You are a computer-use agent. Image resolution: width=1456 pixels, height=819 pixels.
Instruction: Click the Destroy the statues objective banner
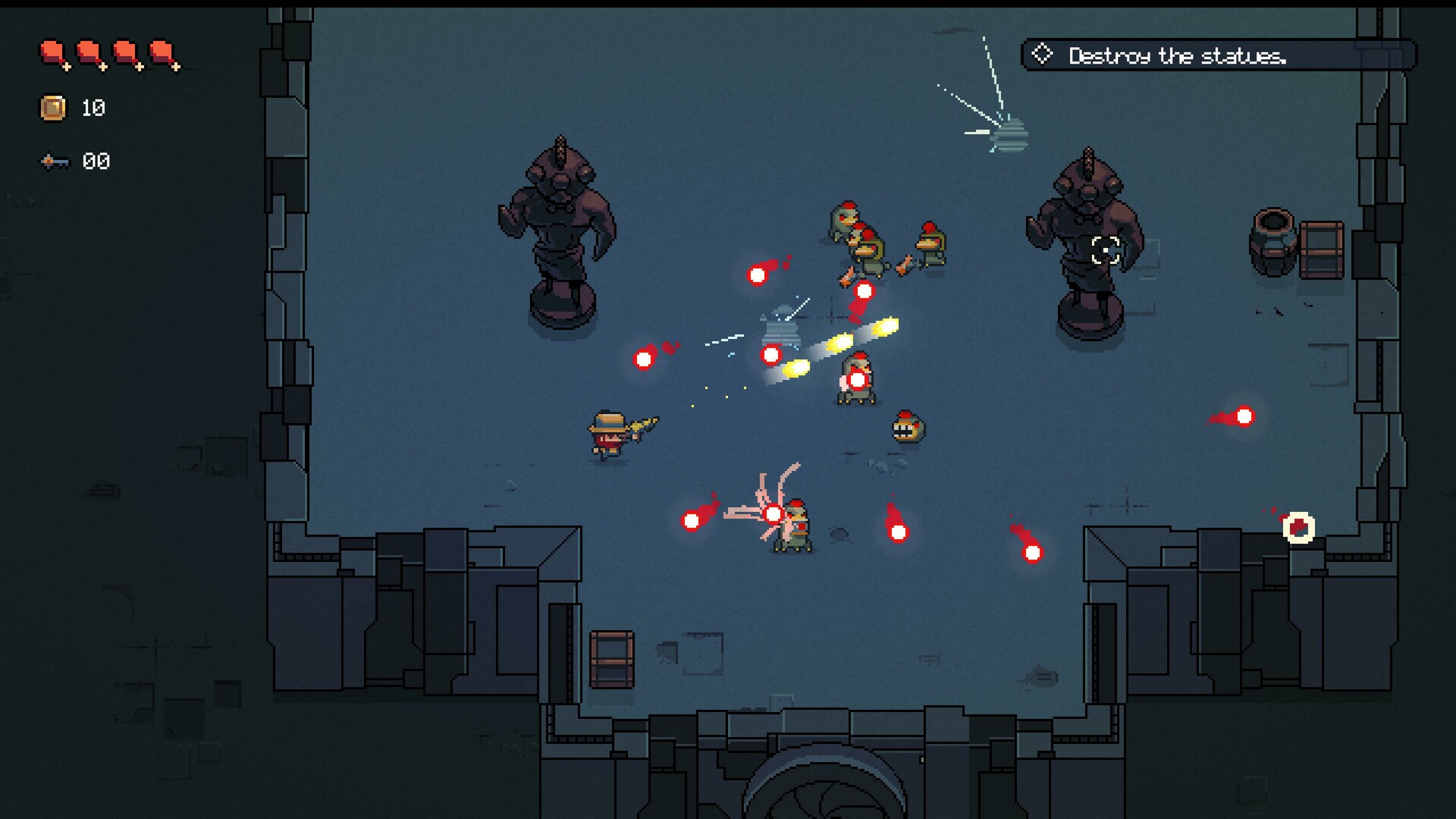[x=1213, y=53]
